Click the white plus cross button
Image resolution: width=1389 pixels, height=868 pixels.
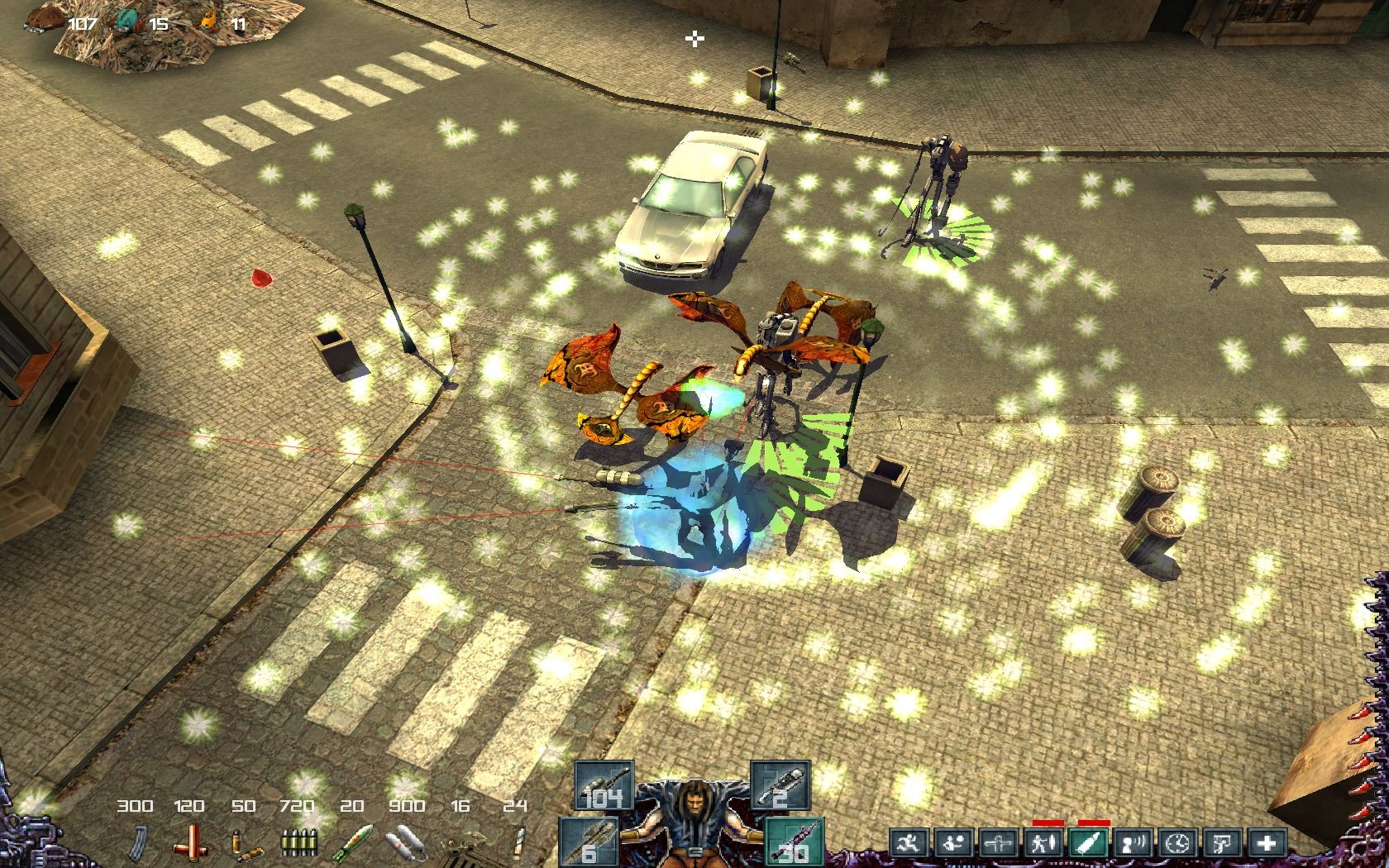pyautogui.click(x=1266, y=844)
